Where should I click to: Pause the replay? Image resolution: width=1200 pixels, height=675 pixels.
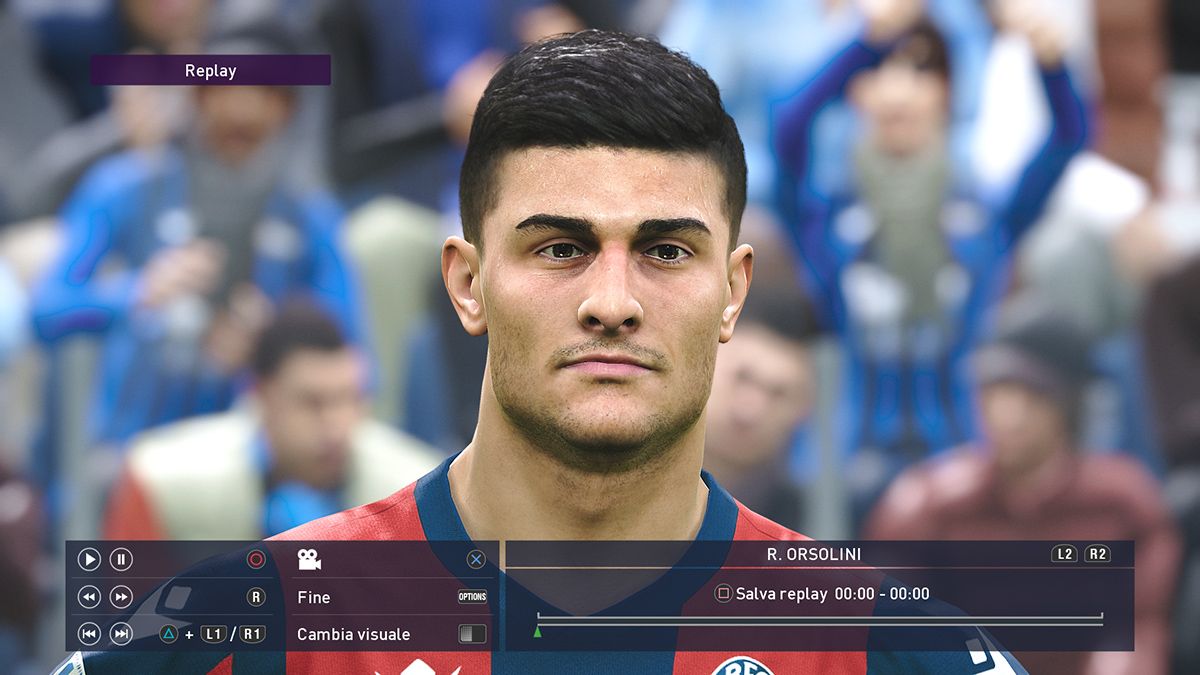click(x=121, y=560)
